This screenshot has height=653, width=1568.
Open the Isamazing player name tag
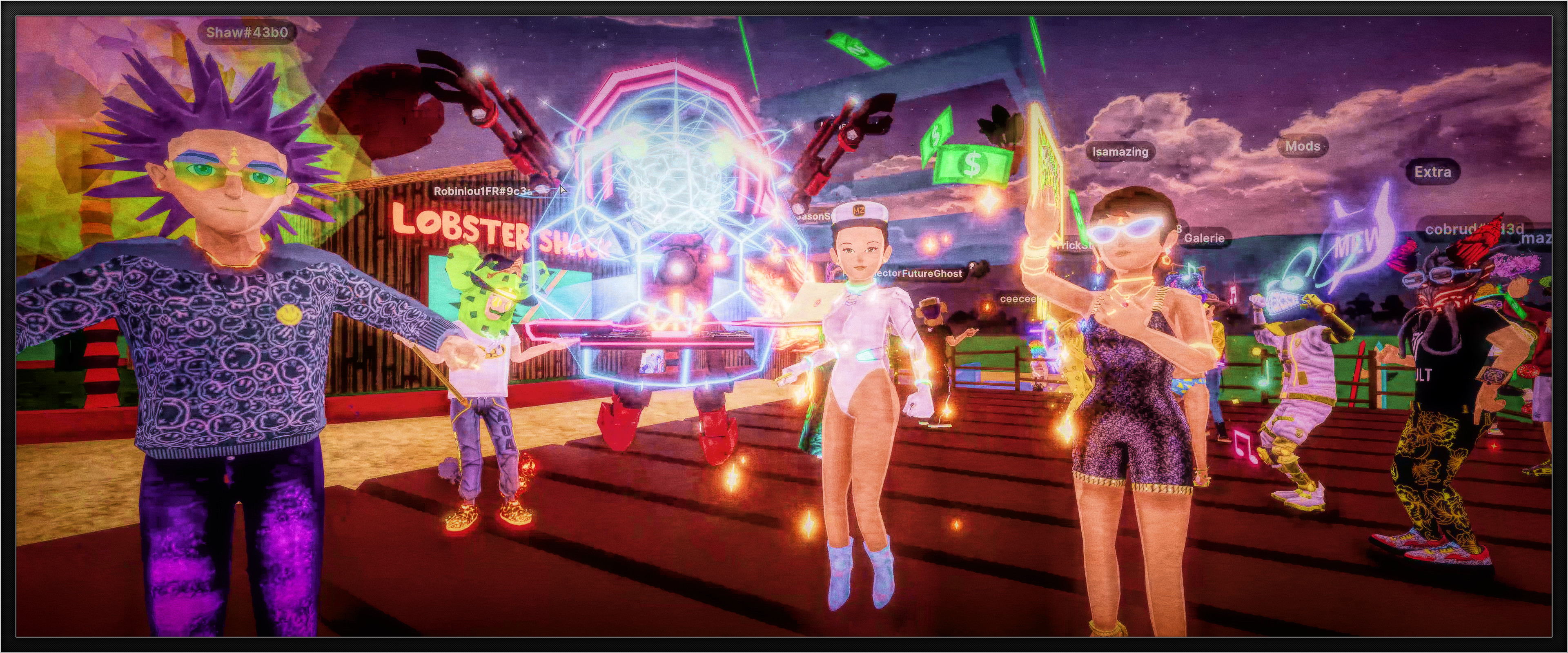(1120, 151)
